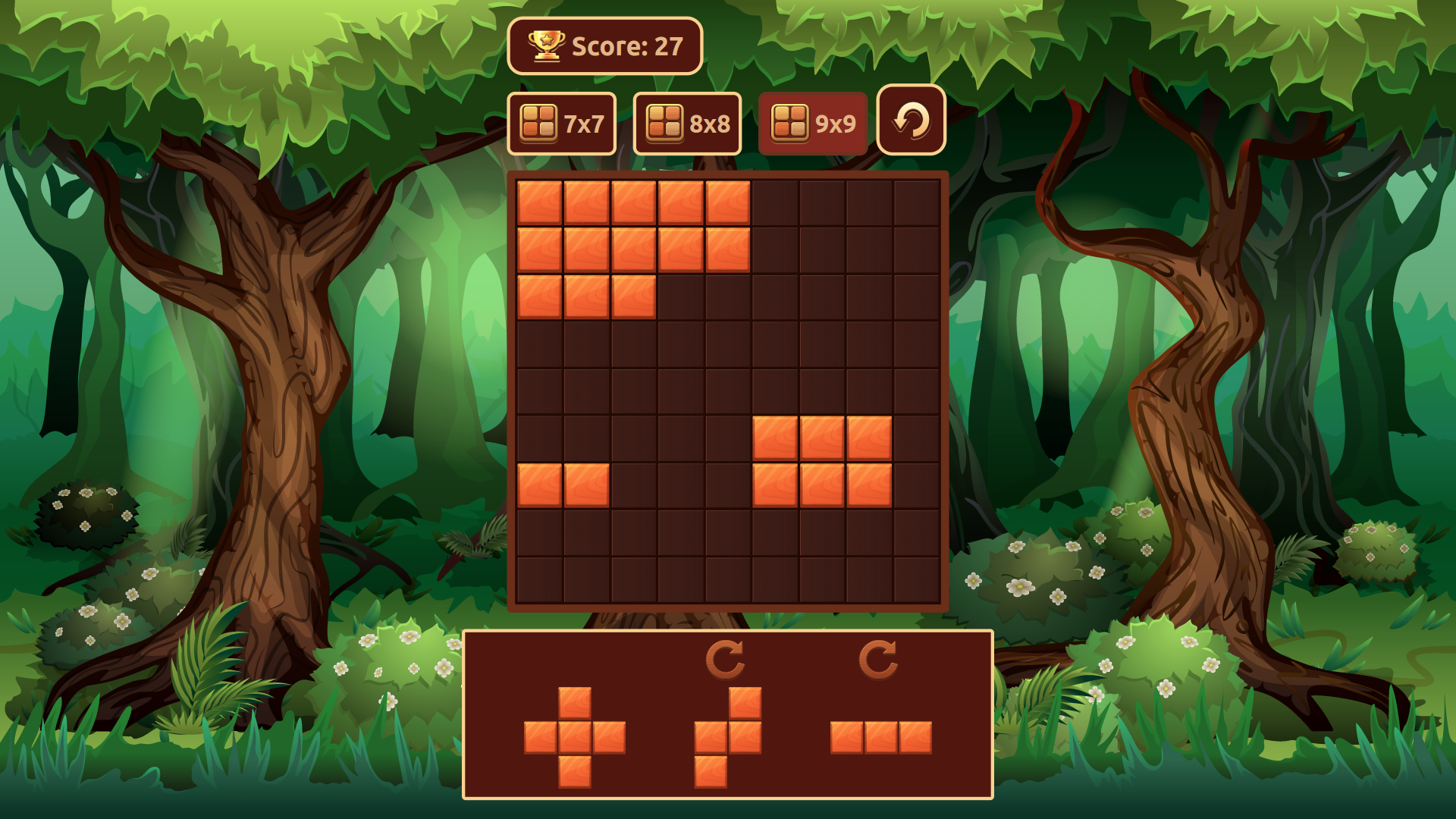The width and height of the screenshot is (1456, 819).
Task: Select the 7x7 grid size icon
Action: tap(561, 123)
